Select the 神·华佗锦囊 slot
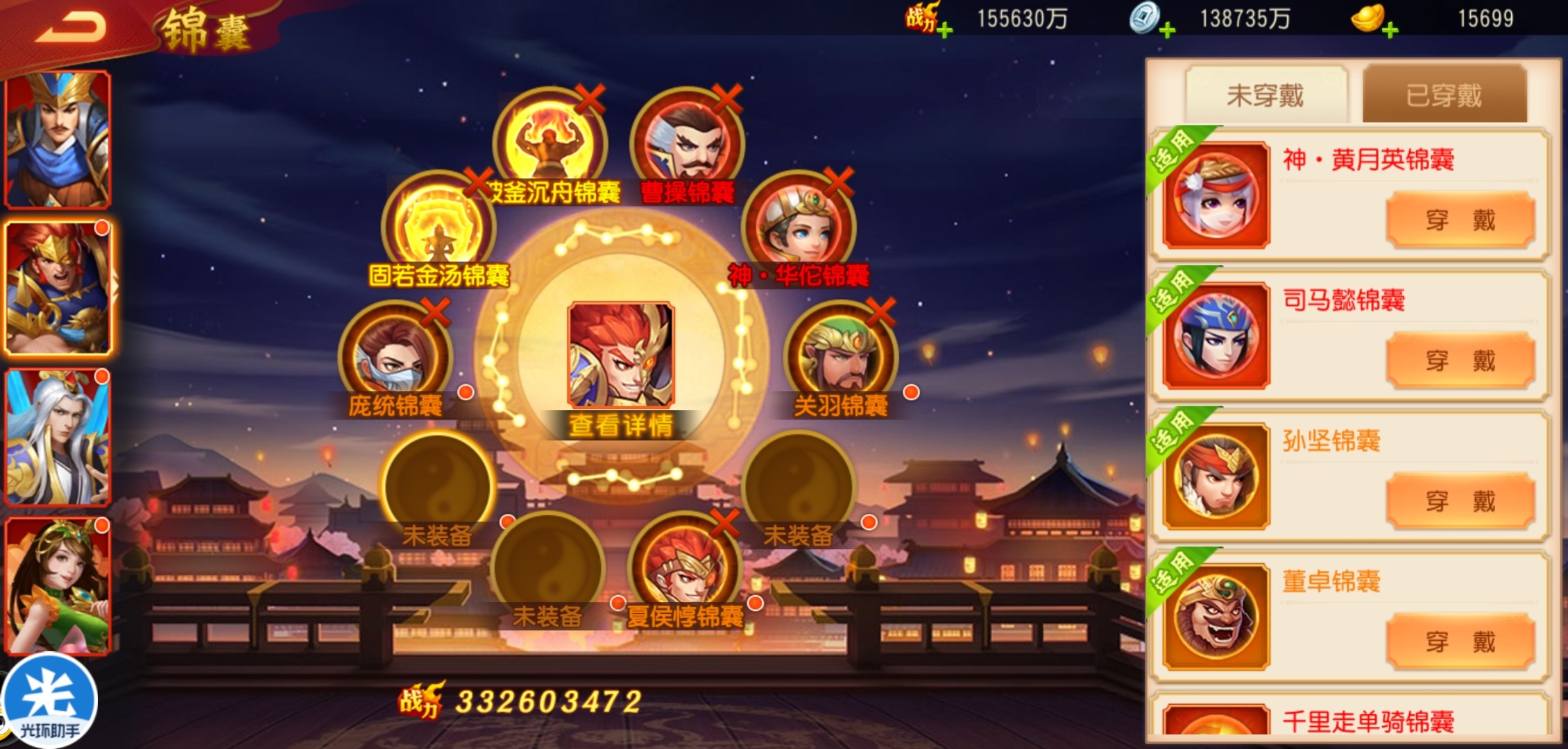 [799, 227]
